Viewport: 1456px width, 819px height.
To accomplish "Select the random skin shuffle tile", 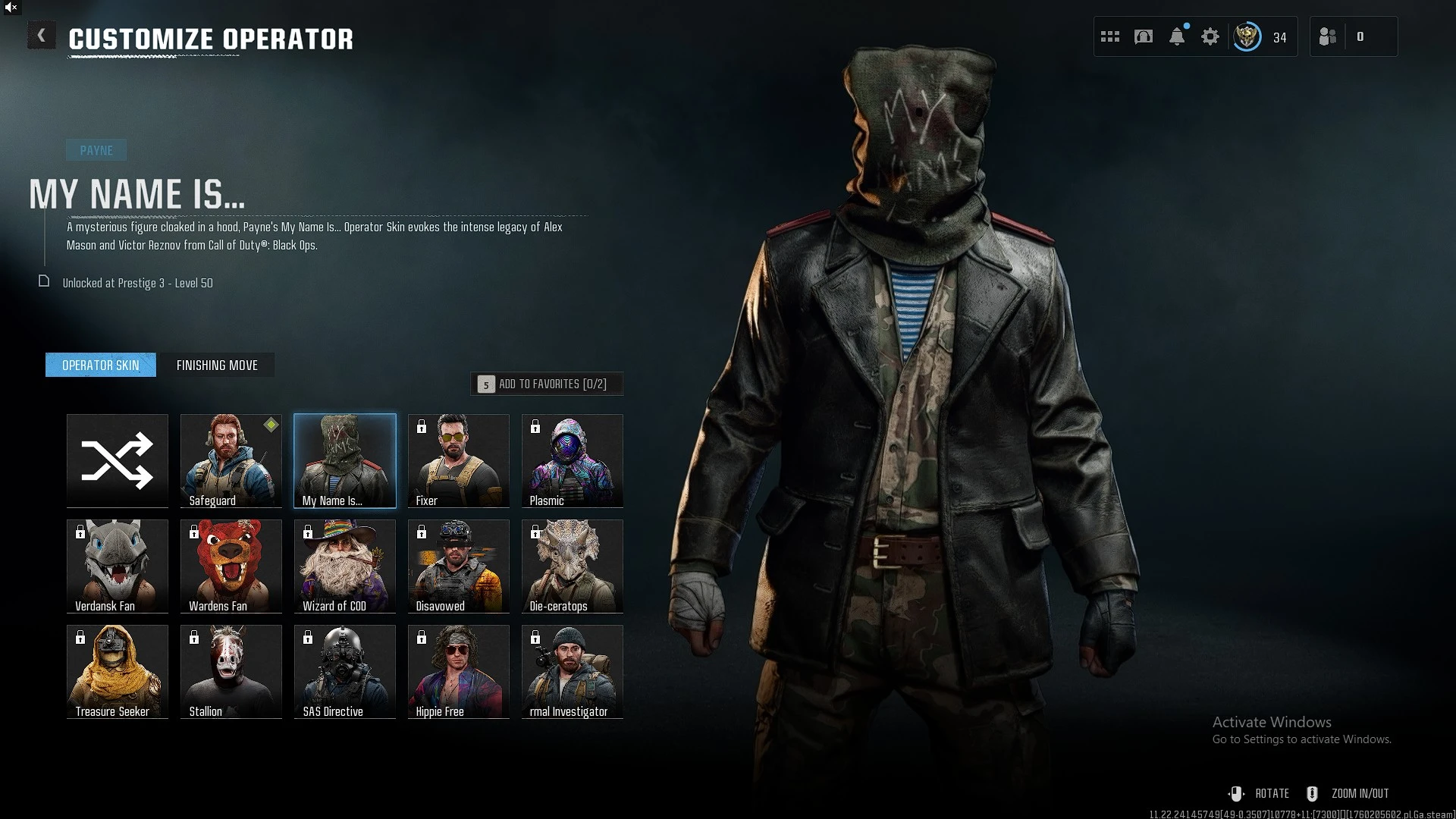I will coord(117,460).
